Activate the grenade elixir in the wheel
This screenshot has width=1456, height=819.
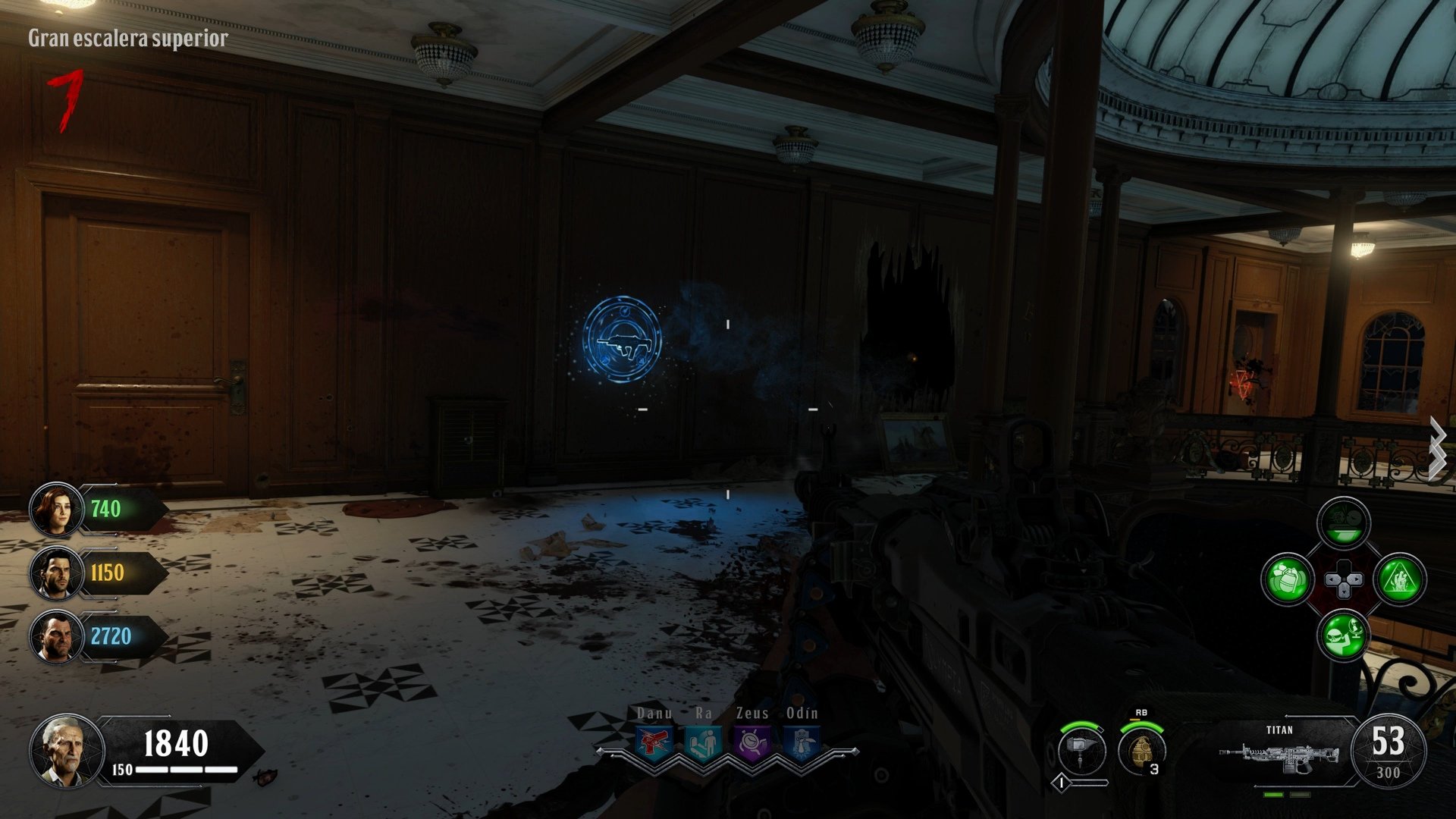click(1287, 580)
